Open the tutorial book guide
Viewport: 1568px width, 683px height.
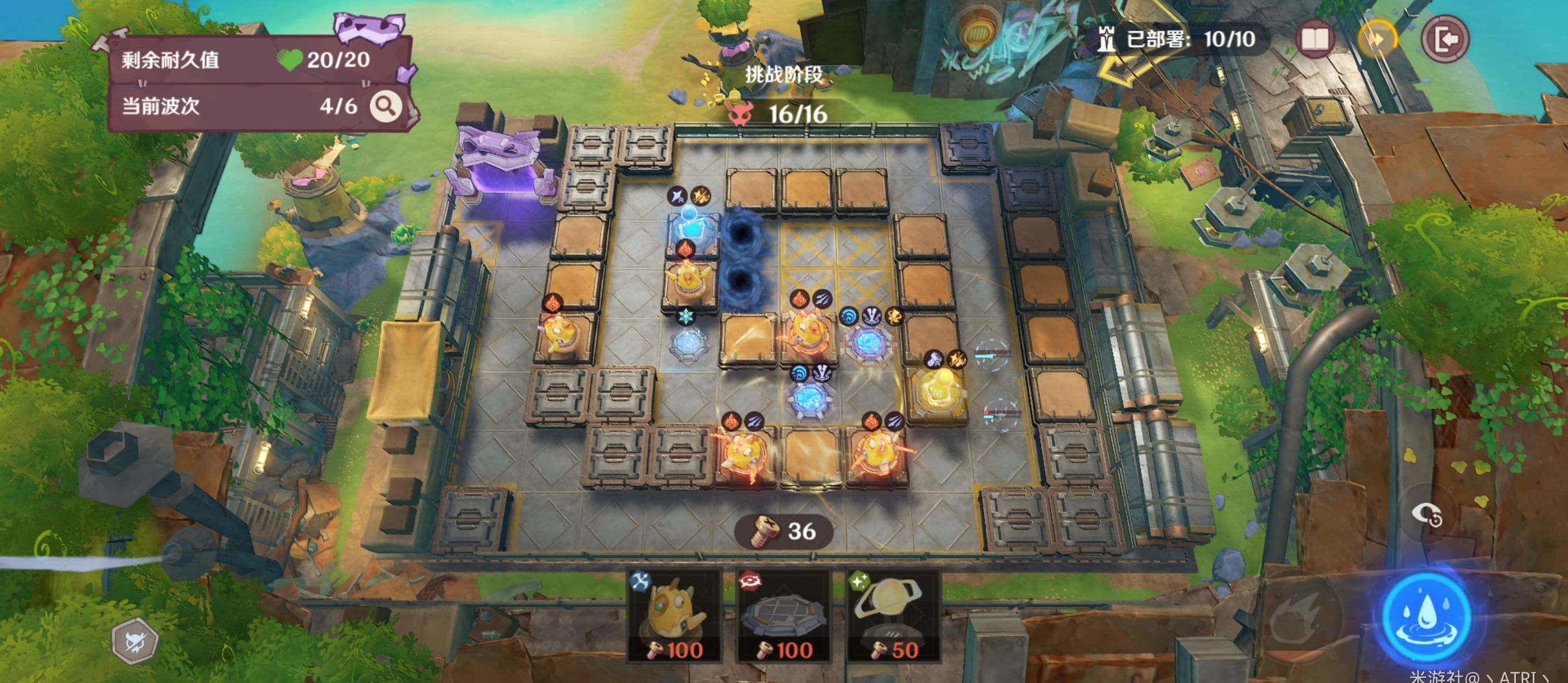point(1315,40)
